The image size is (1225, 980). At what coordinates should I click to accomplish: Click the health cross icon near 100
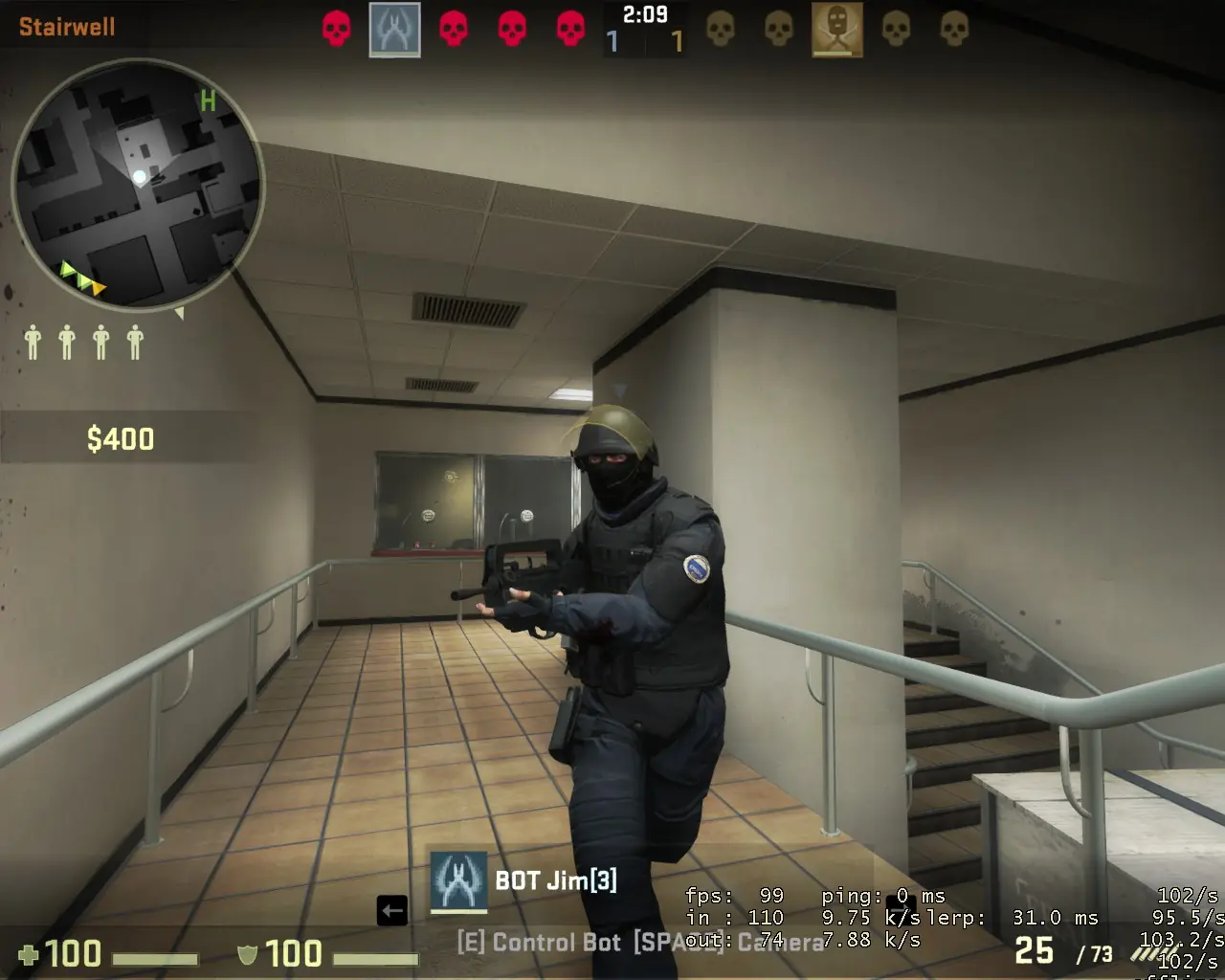pyautogui.click(x=30, y=954)
